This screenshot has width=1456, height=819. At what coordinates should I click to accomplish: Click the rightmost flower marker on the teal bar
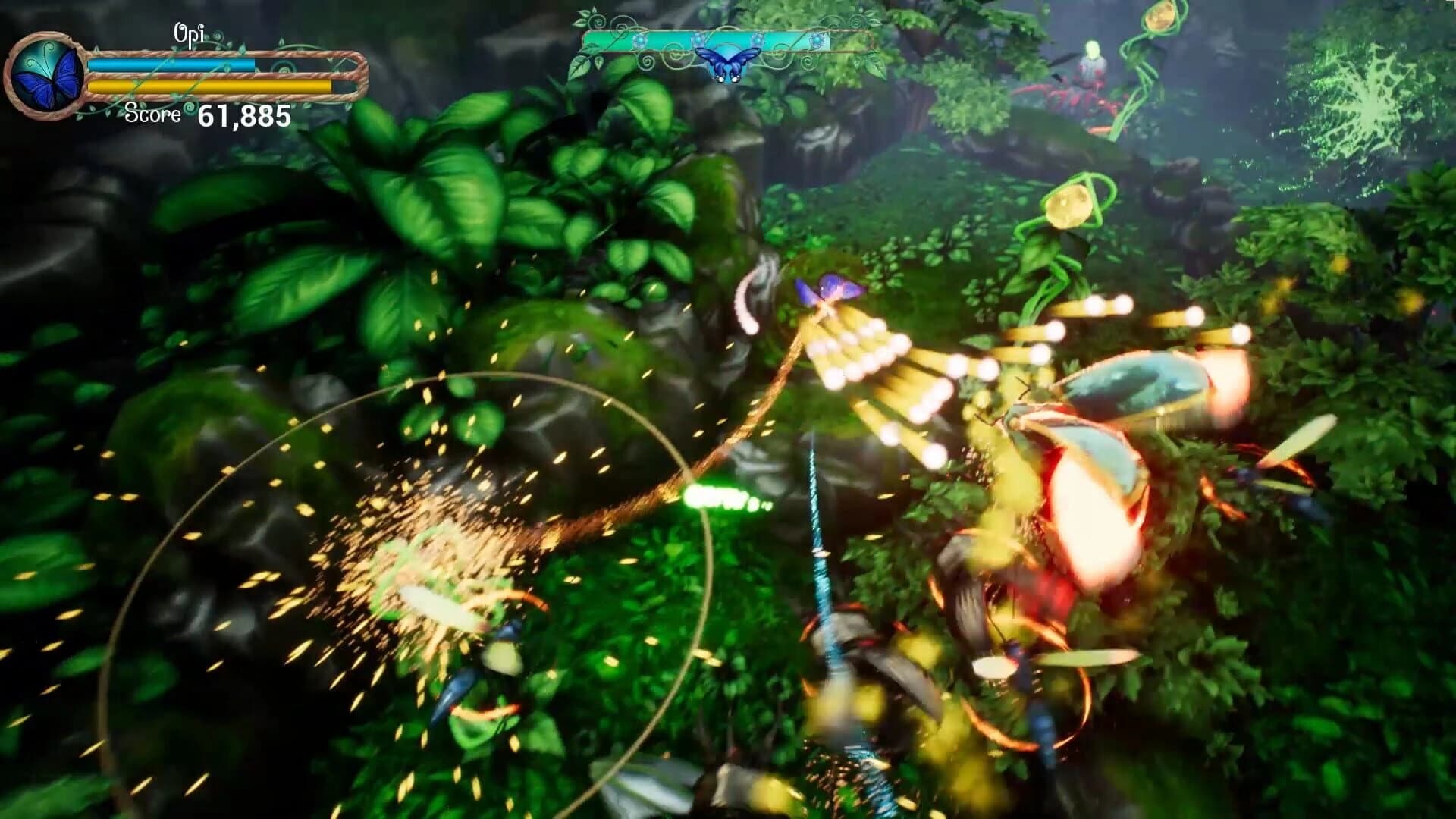pos(817,39)
